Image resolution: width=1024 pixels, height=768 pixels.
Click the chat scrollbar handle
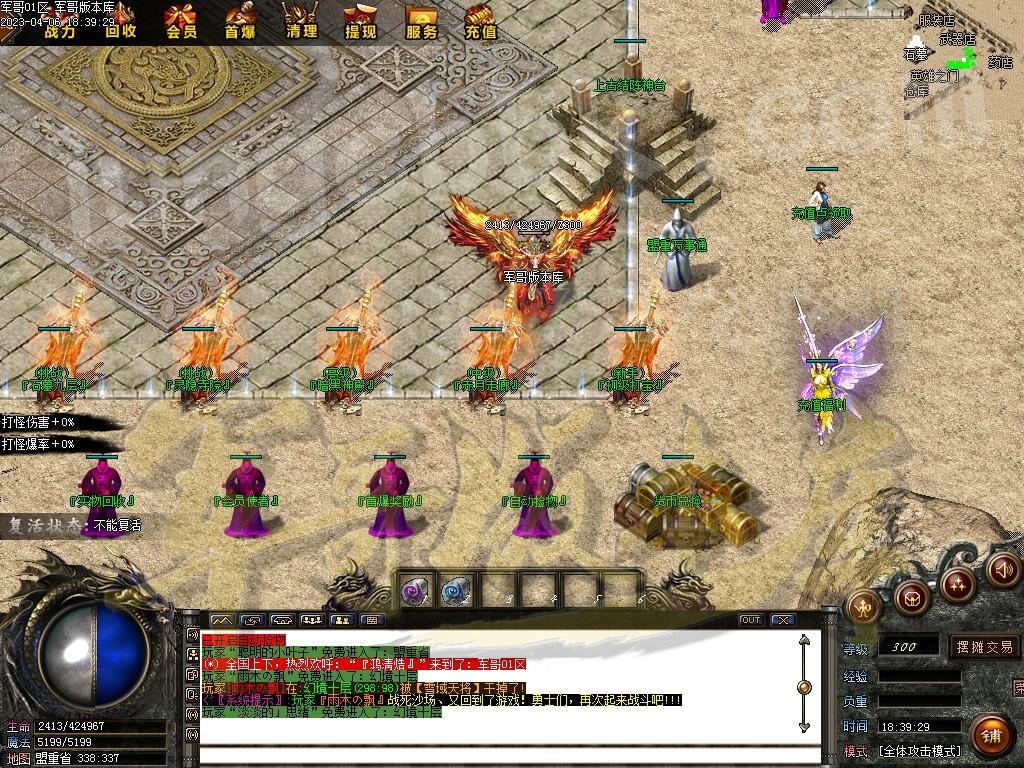tap(804, 687)
